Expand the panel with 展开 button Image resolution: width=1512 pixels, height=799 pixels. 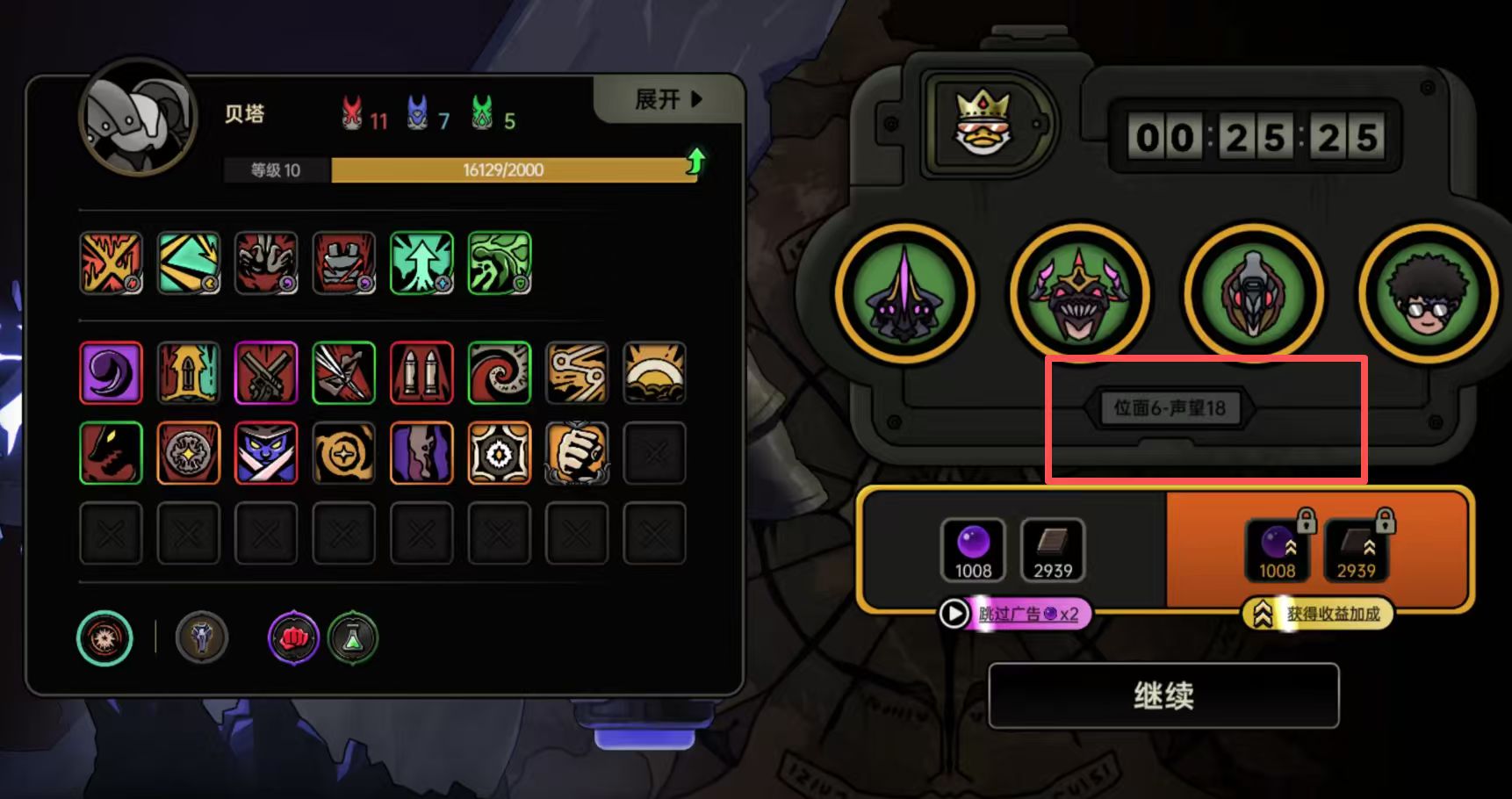[668, 99]
